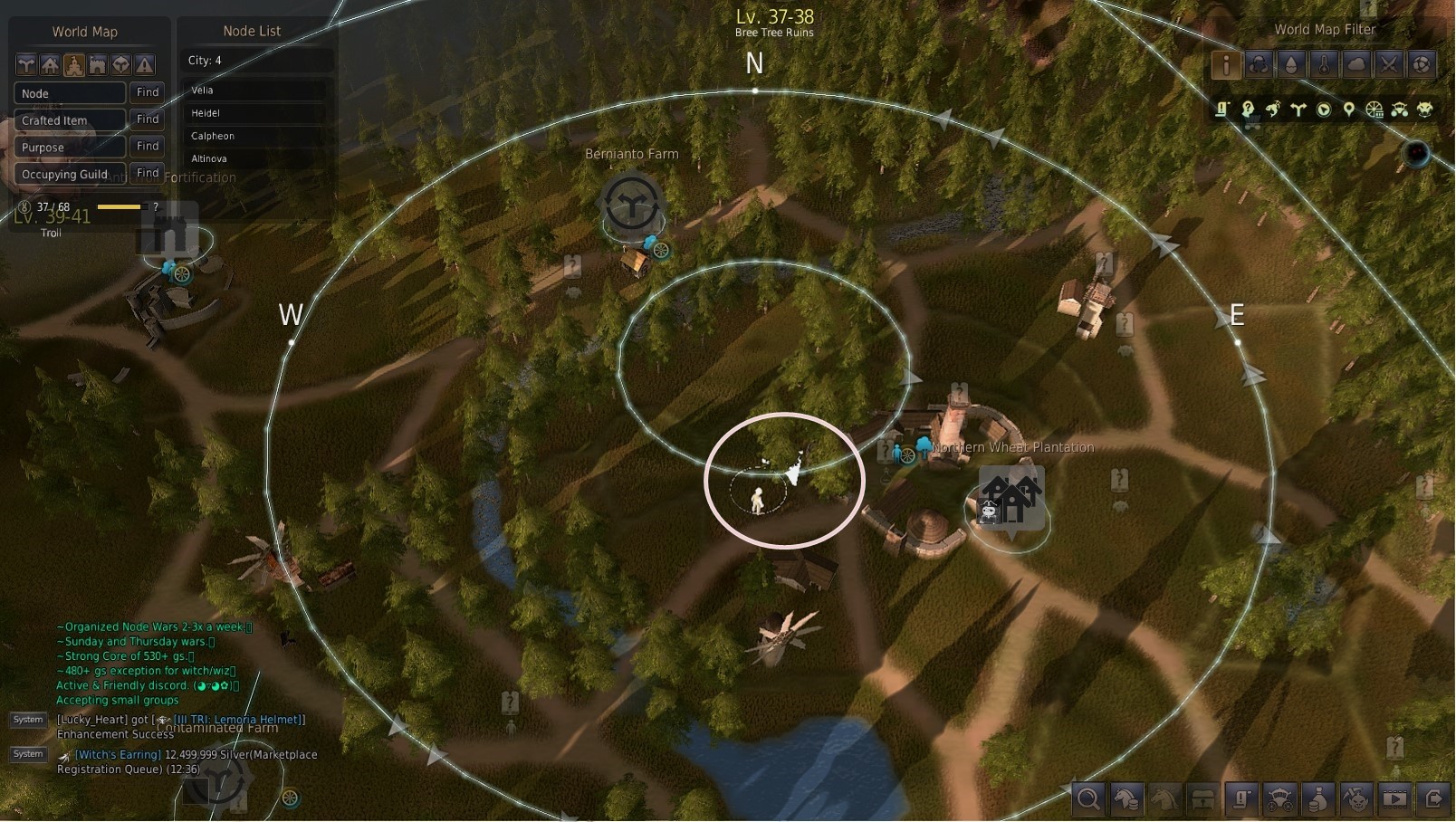Toggle the location pin marker filter
1456x822 pixels.
click(x=1349, y=110)
